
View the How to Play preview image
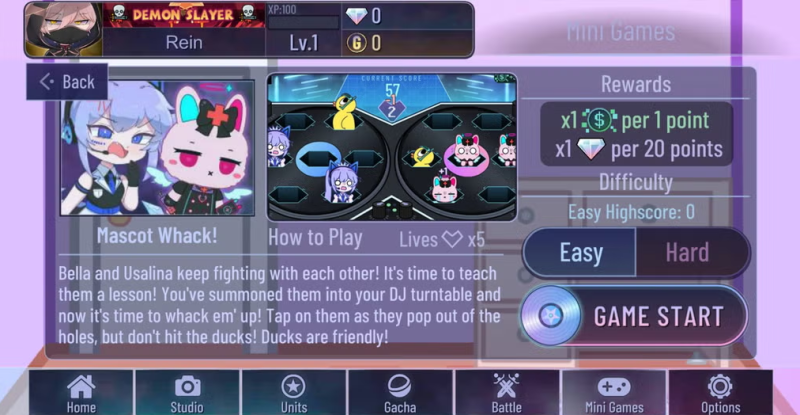coord(391,146)
